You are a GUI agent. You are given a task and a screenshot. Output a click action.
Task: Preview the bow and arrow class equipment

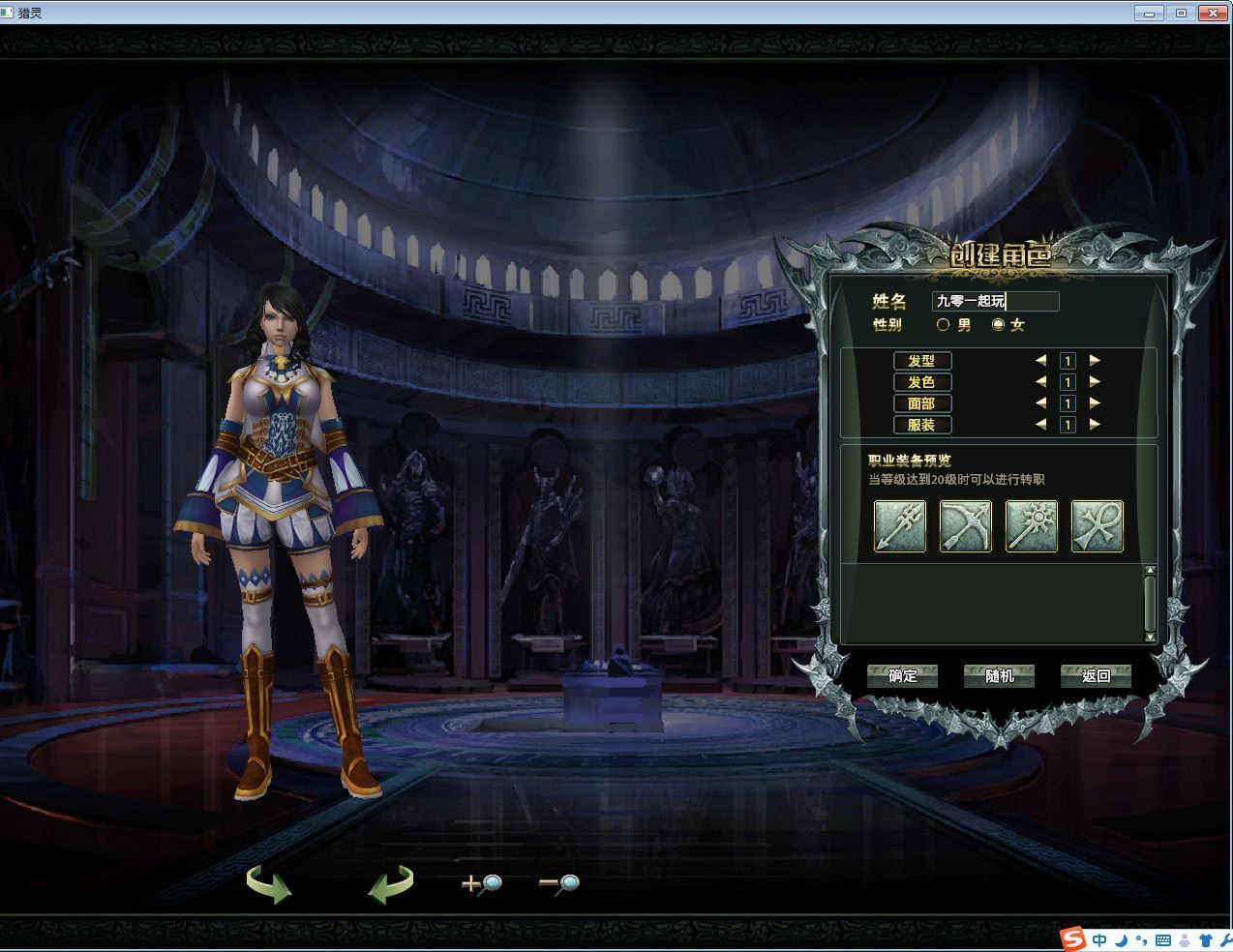tap(966, 526)
